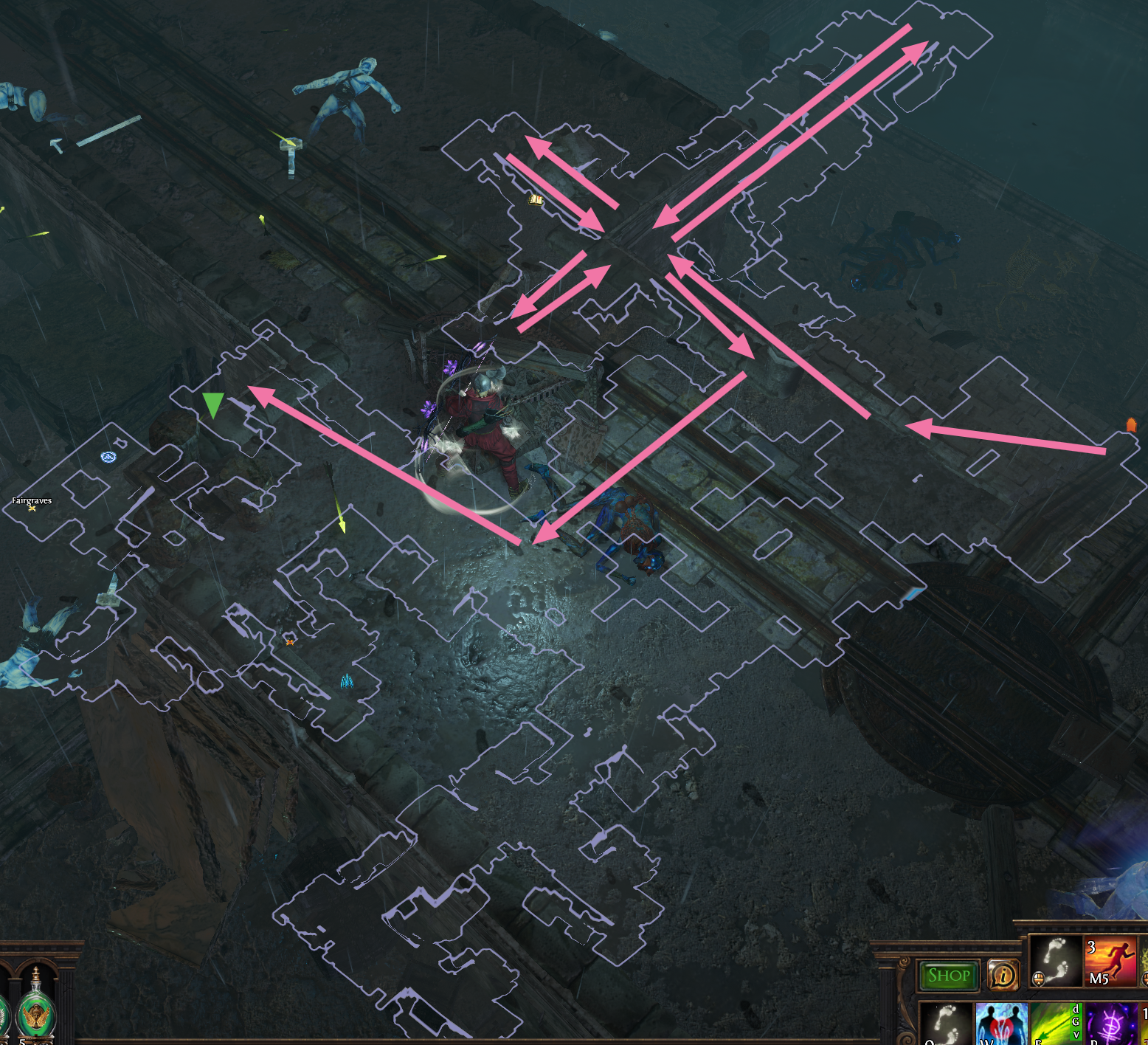1148x1045 pixels.
Task: Use the twin silhouettes skill with red orb
Action: pos(1000,1024)
